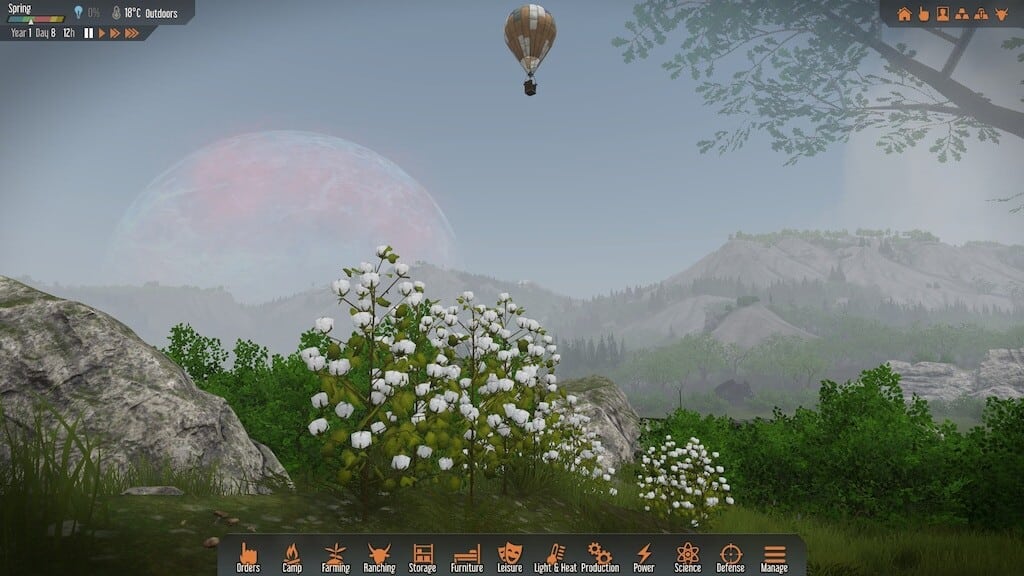Select the Farming category
Image resolution: width=1024 pixels, height=576 pixels.
[x=335, y=556]
